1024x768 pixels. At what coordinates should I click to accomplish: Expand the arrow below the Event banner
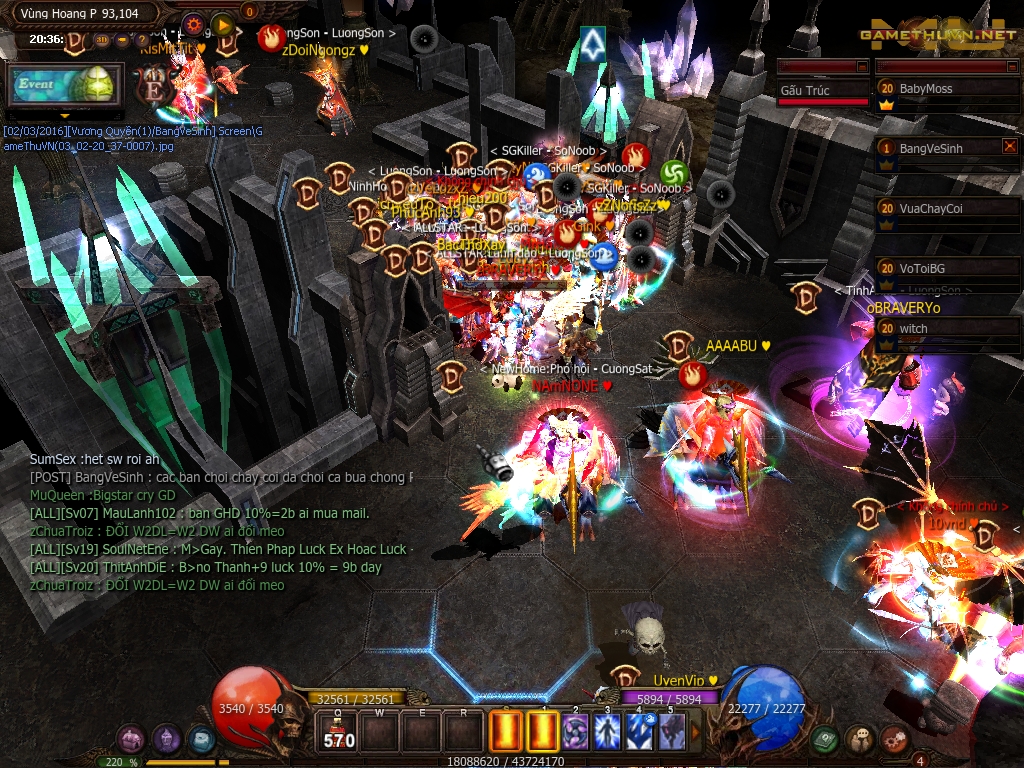(65, 116)
